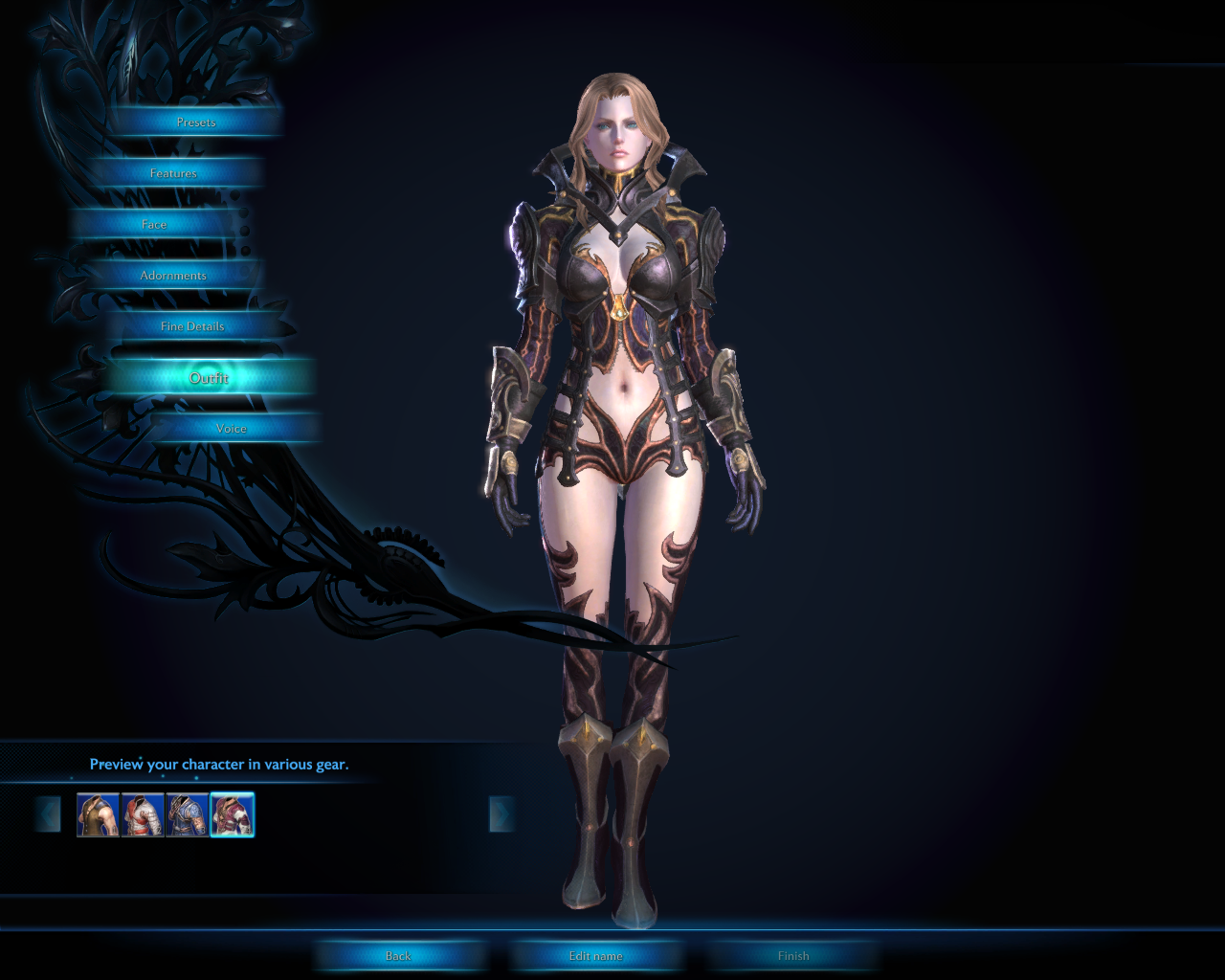1225x980 pixels.
Task: Click the left arrow of outfit list
Action: (48, 814)
